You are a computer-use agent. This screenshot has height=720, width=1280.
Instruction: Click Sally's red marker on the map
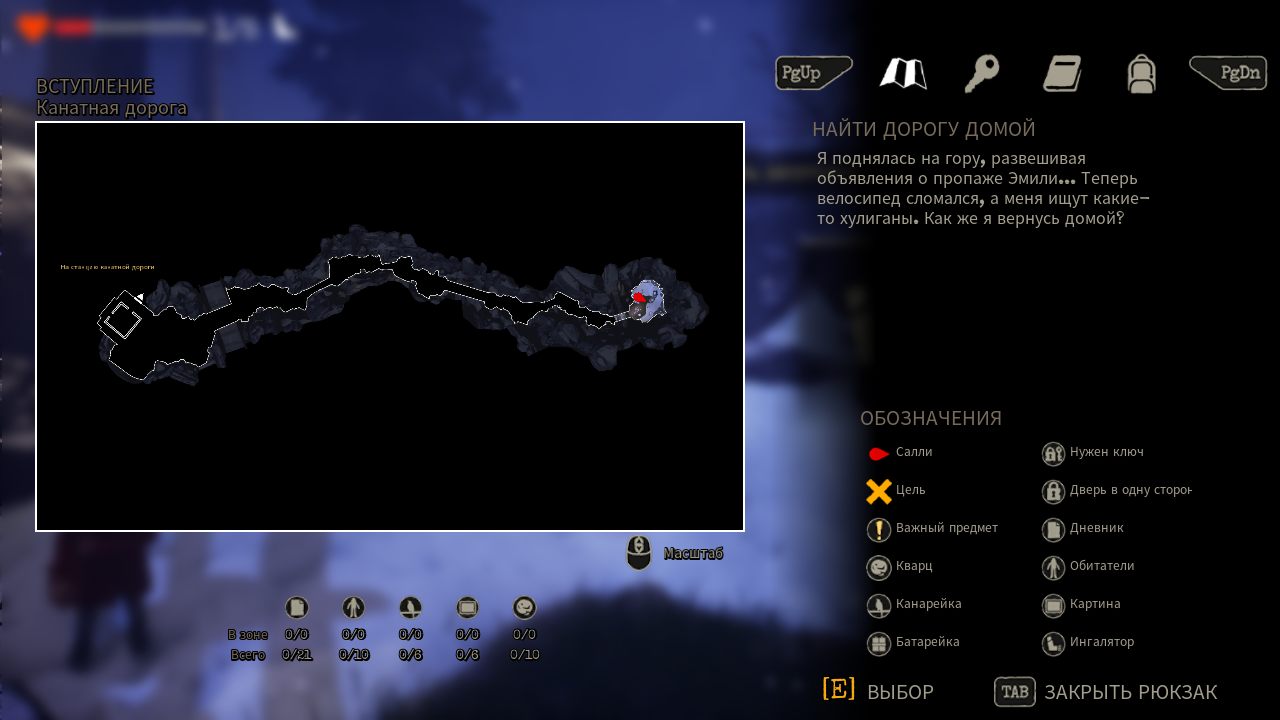pyautogui.click(x=639, y=297)
